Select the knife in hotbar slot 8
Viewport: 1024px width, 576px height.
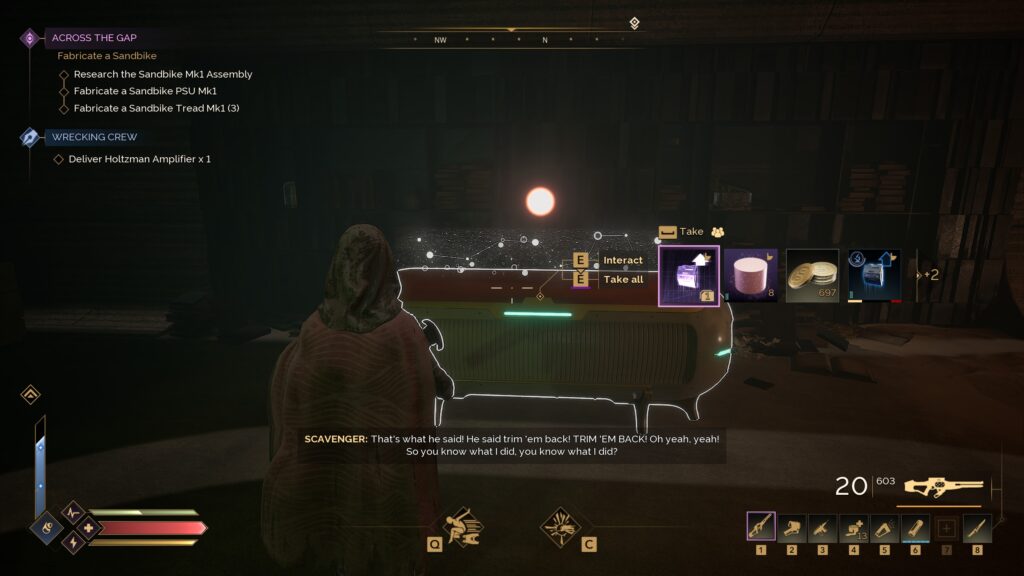[977, 527]
